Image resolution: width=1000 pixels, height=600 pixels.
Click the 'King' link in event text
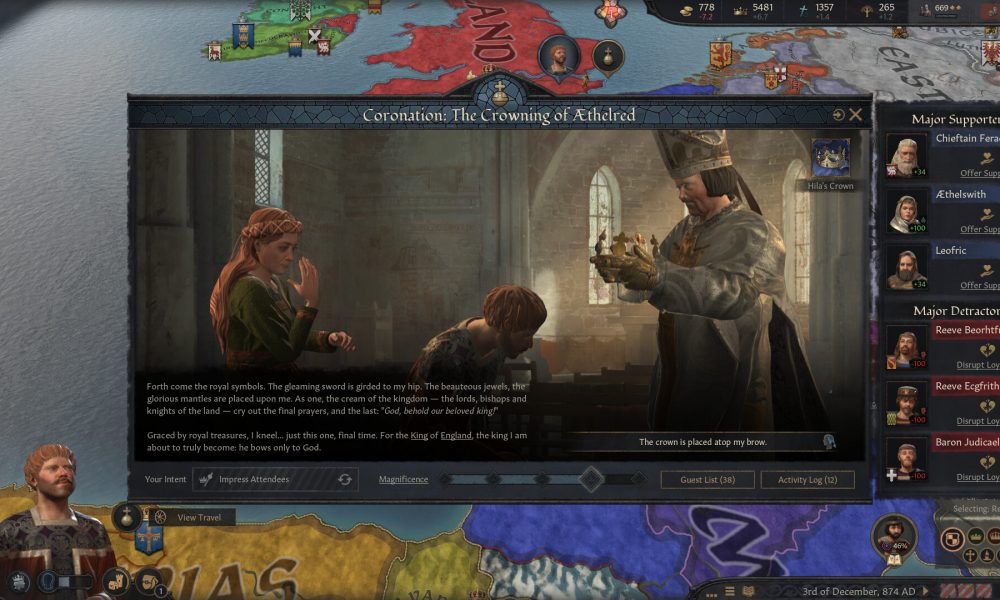(x=419, y=435)
